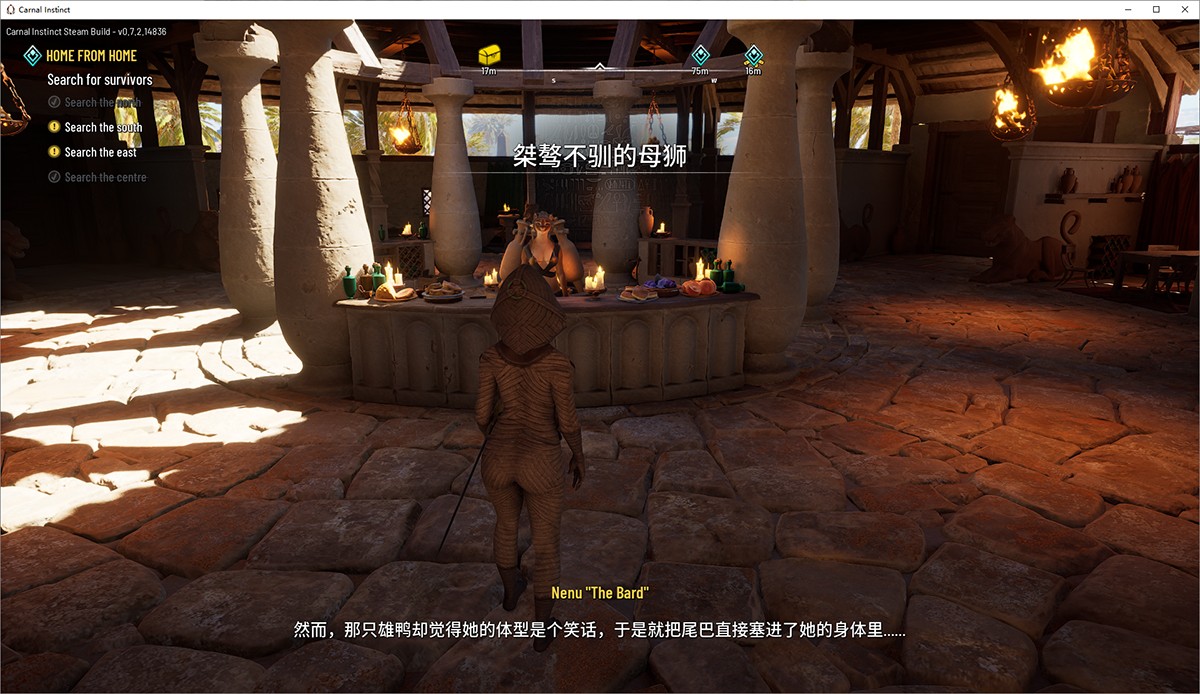Select the Home From Home quest title
The image size is (1200, 694).
(91, 56)
